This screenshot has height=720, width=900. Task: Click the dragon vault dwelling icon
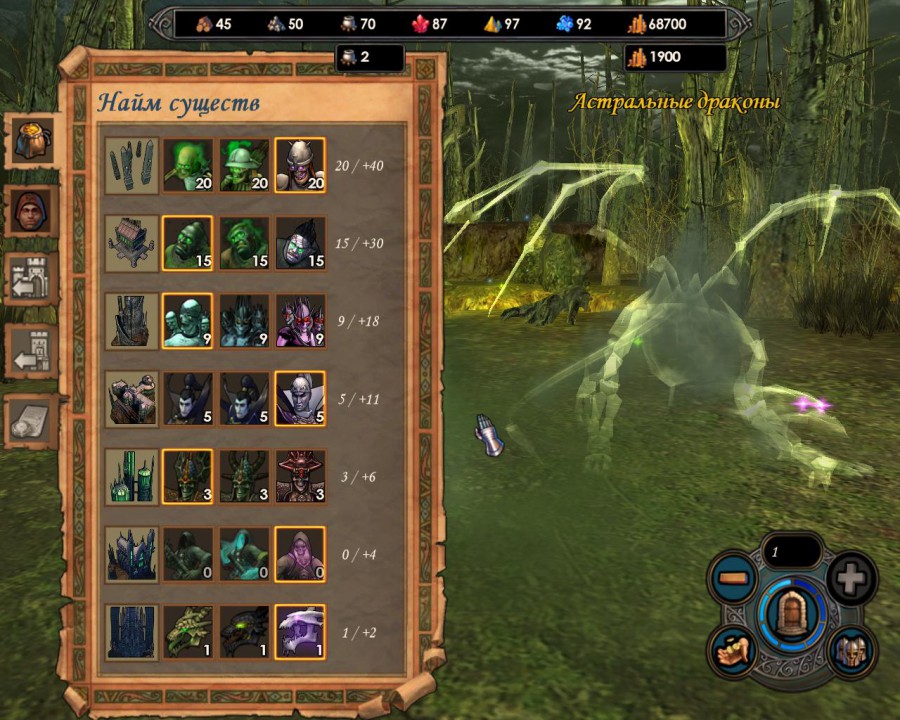pyautogui.click(x=131, y=632)
